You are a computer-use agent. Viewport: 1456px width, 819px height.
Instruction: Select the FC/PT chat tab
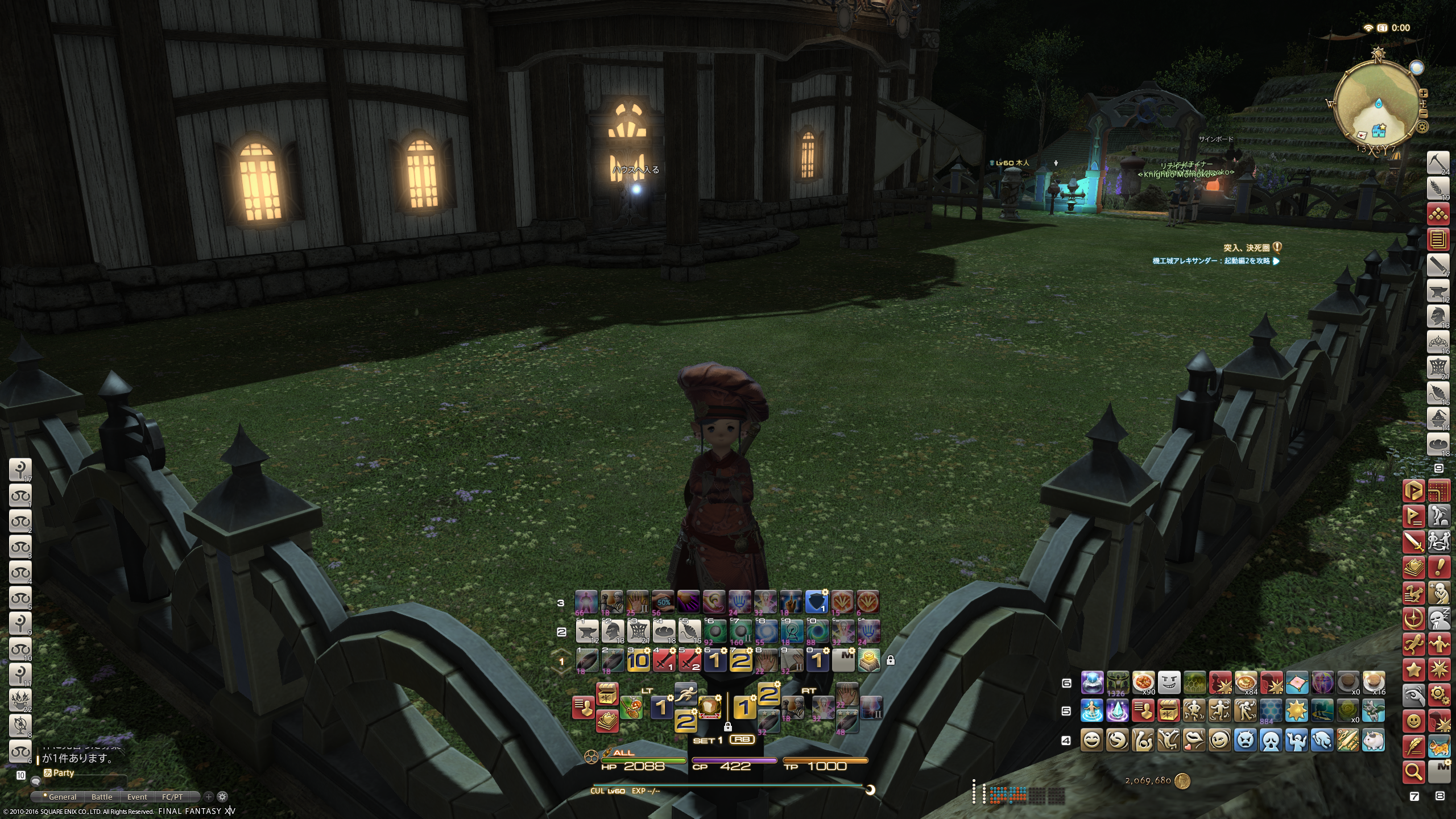click(x=172, y=797)
